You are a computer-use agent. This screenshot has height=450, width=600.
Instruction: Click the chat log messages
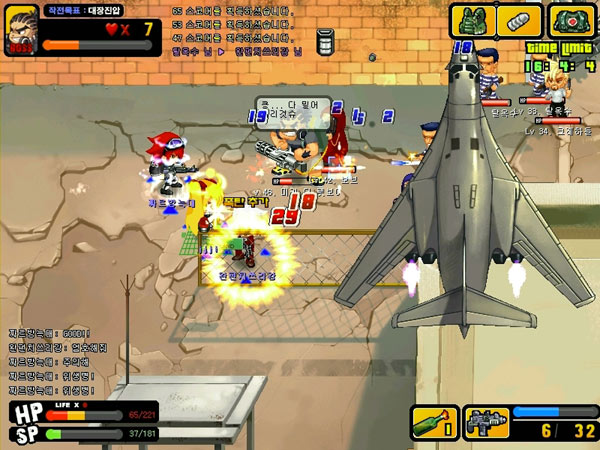(x=50, y=362)
